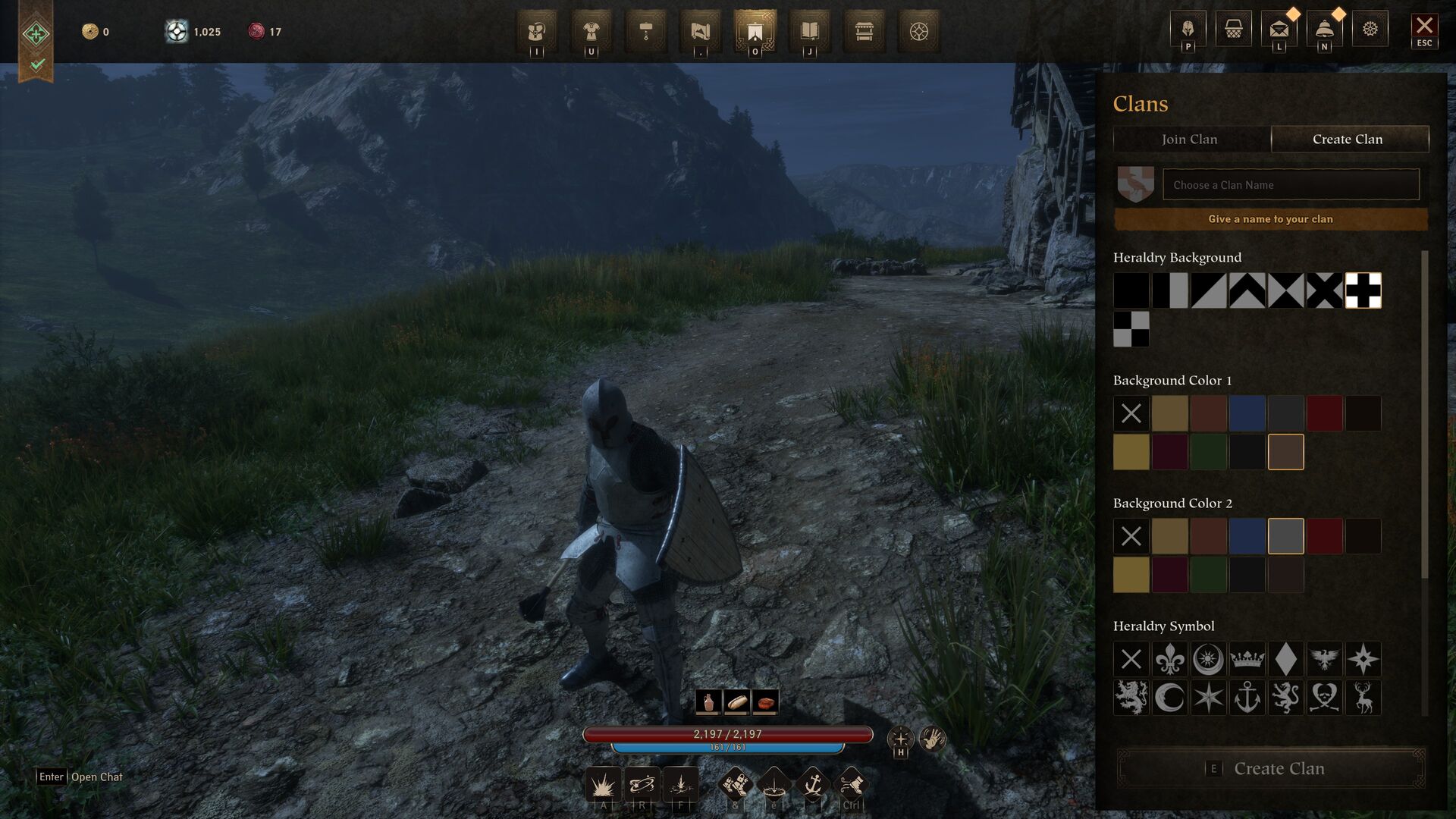Click the Choose a Clan Name field
Viewport: 1456px width, 819px height.
coord(1291,185)
